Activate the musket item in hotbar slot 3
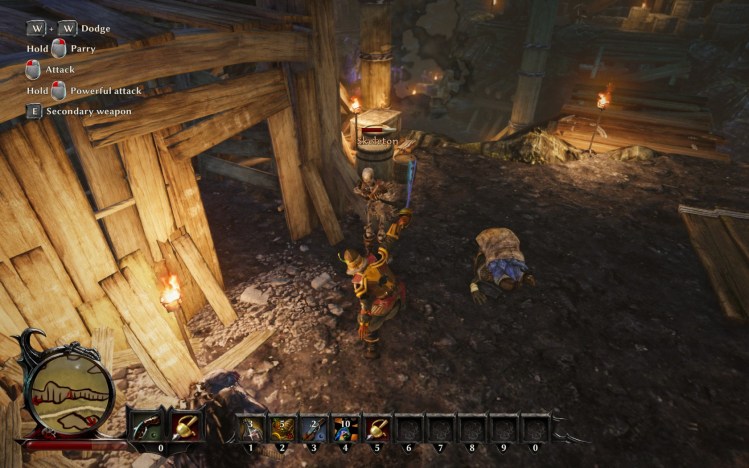This screenshot has width=749, height=468. tap(314, 428)
